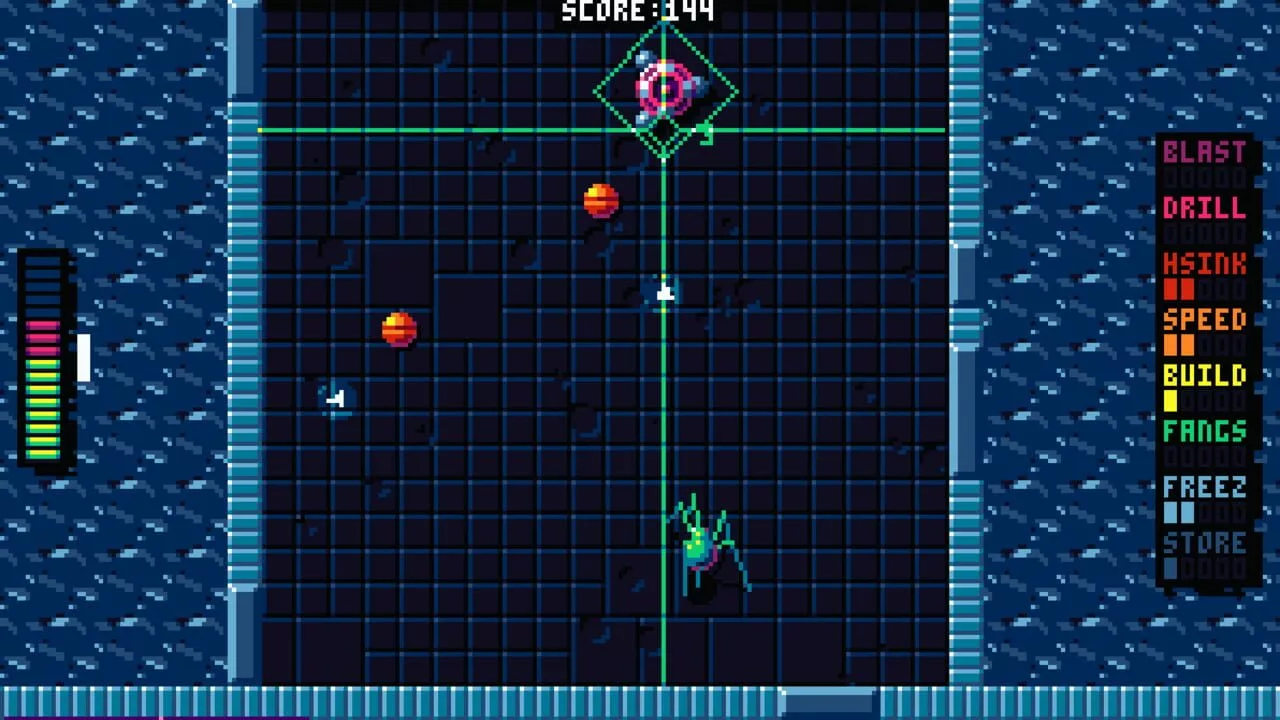The height and width of the screenshot is (720, 1280).
Task: Choose the FANGS upgrade entry
Action: [x=1205, y=433]
